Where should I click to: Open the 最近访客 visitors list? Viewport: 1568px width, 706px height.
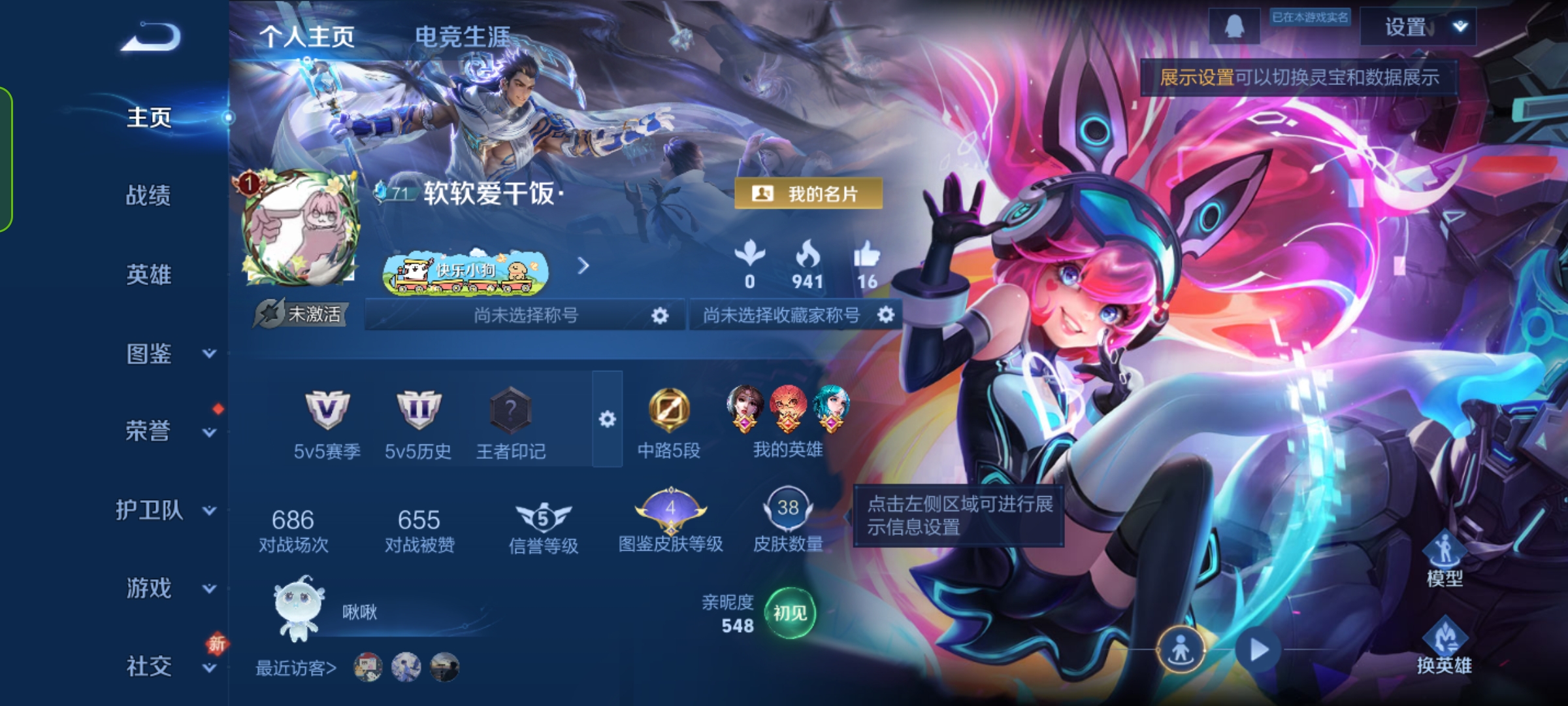click(x=296, y=668)
